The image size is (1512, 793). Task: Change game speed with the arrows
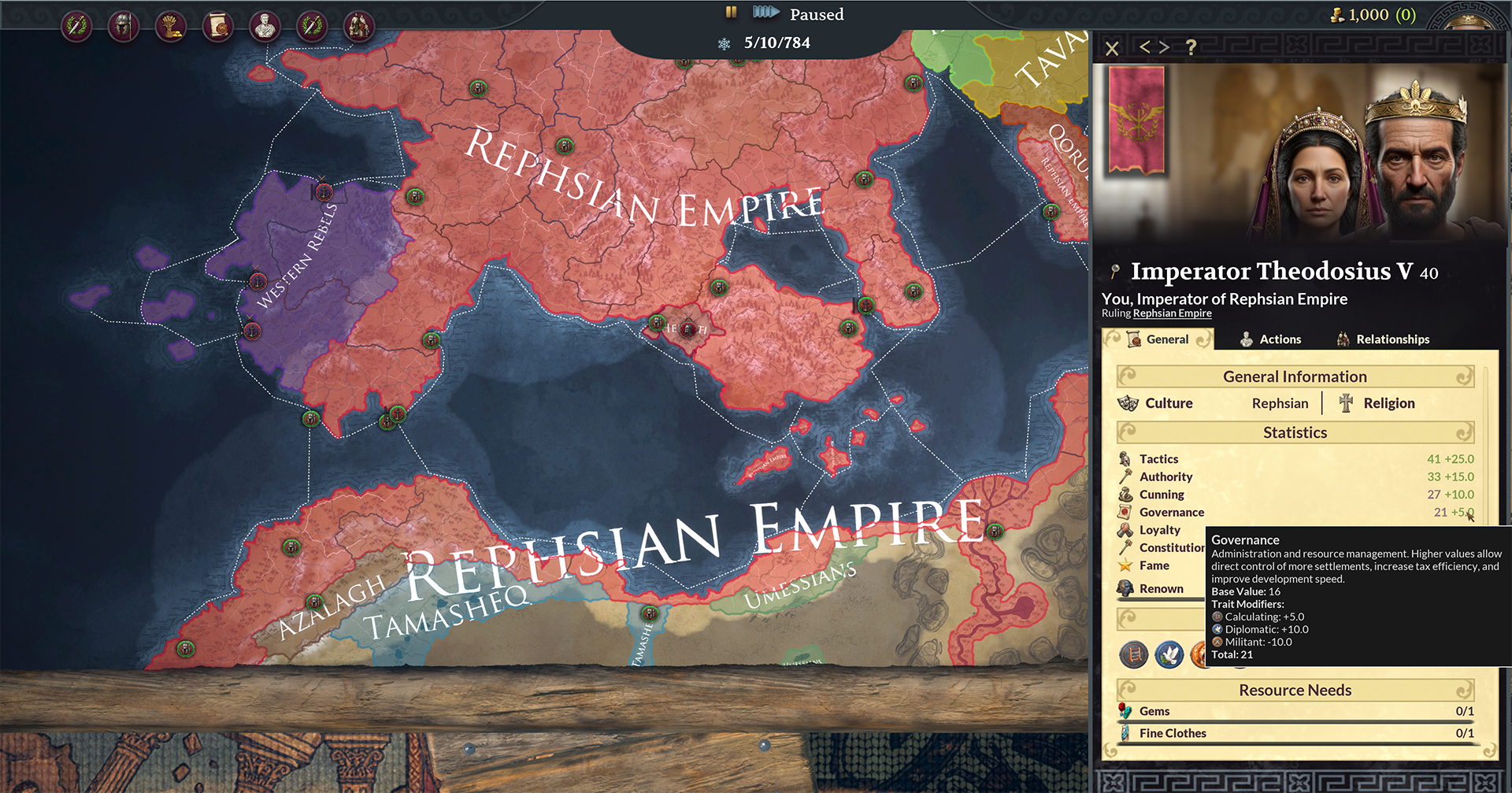pos(765,13)
